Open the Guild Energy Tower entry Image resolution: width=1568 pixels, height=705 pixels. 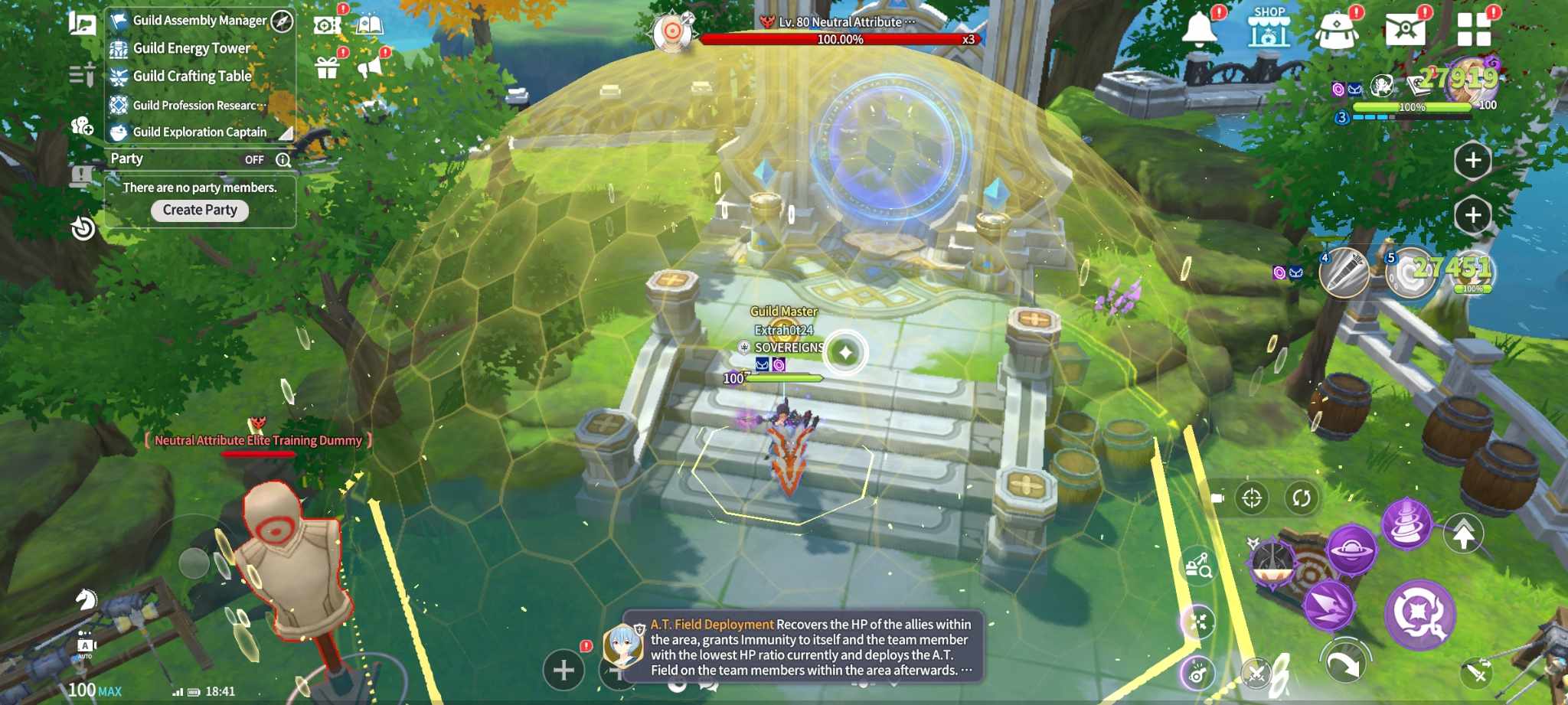pyautogui.click(x=191, y=48)
